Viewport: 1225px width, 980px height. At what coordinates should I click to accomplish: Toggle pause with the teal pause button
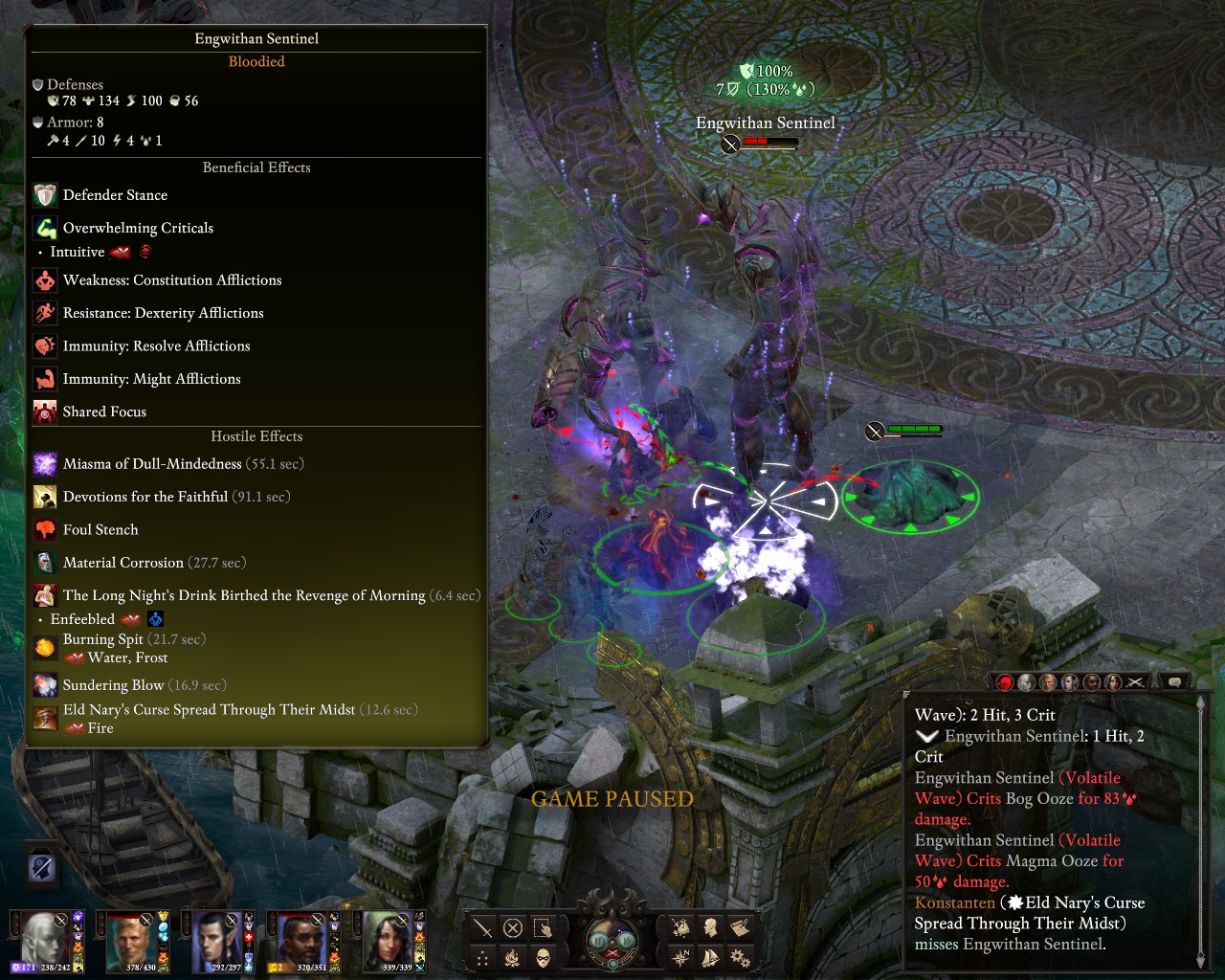pos(599,941)
